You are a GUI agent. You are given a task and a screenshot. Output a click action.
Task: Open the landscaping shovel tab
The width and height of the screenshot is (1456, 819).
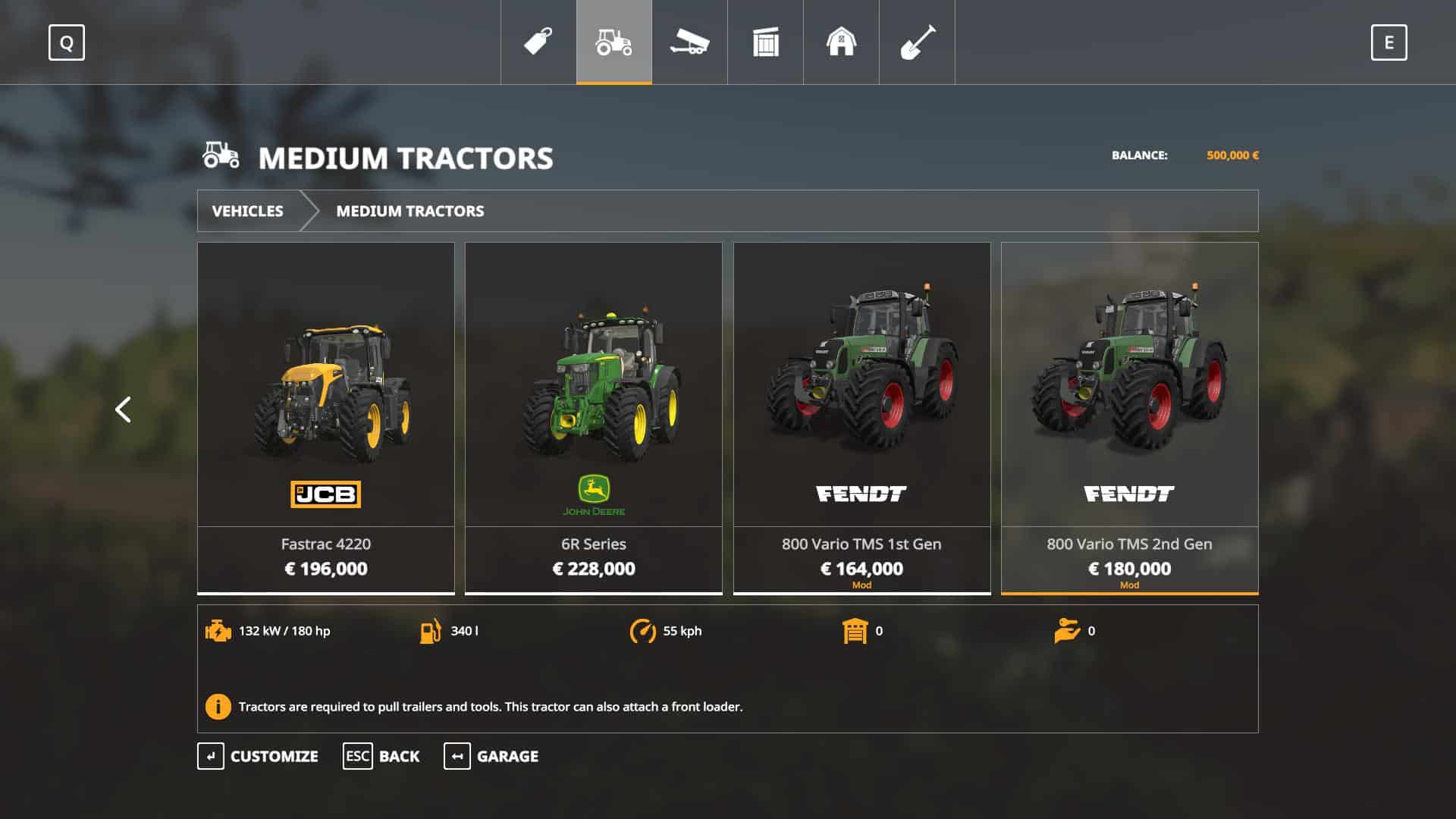click(917, 42)
